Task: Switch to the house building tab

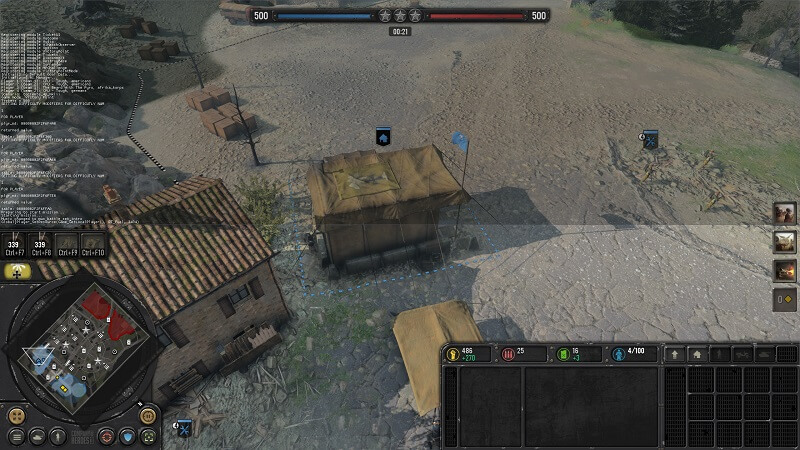Action: tap(697, 354)
